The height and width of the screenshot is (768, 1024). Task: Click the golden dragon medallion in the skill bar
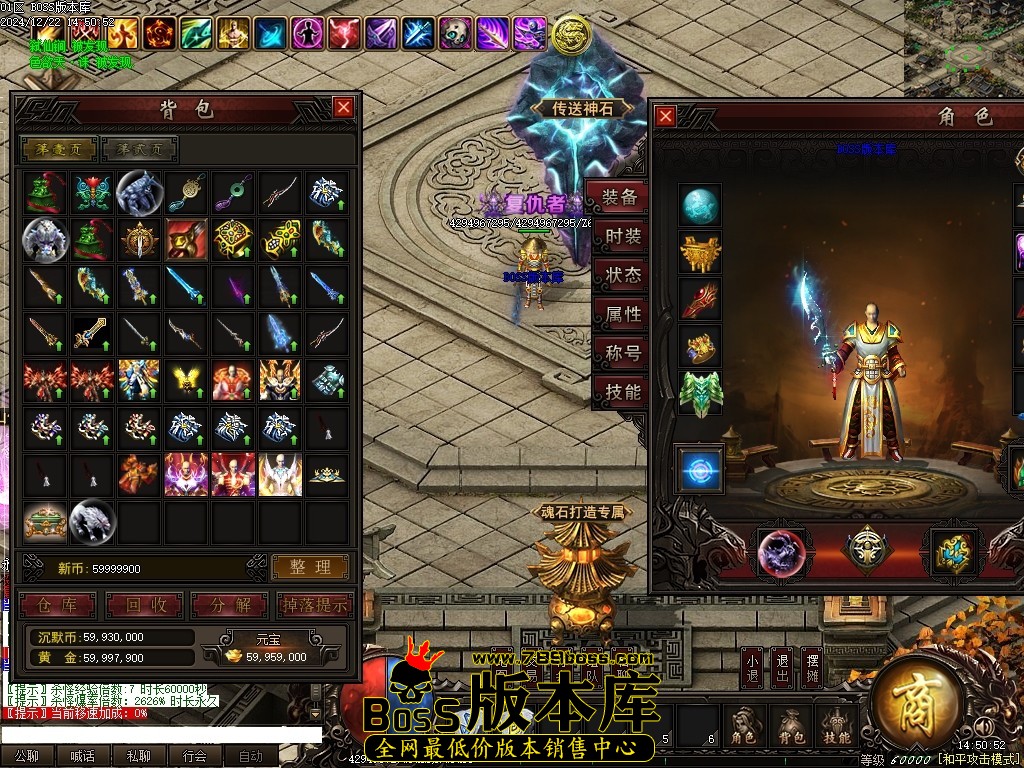point(571,34)
